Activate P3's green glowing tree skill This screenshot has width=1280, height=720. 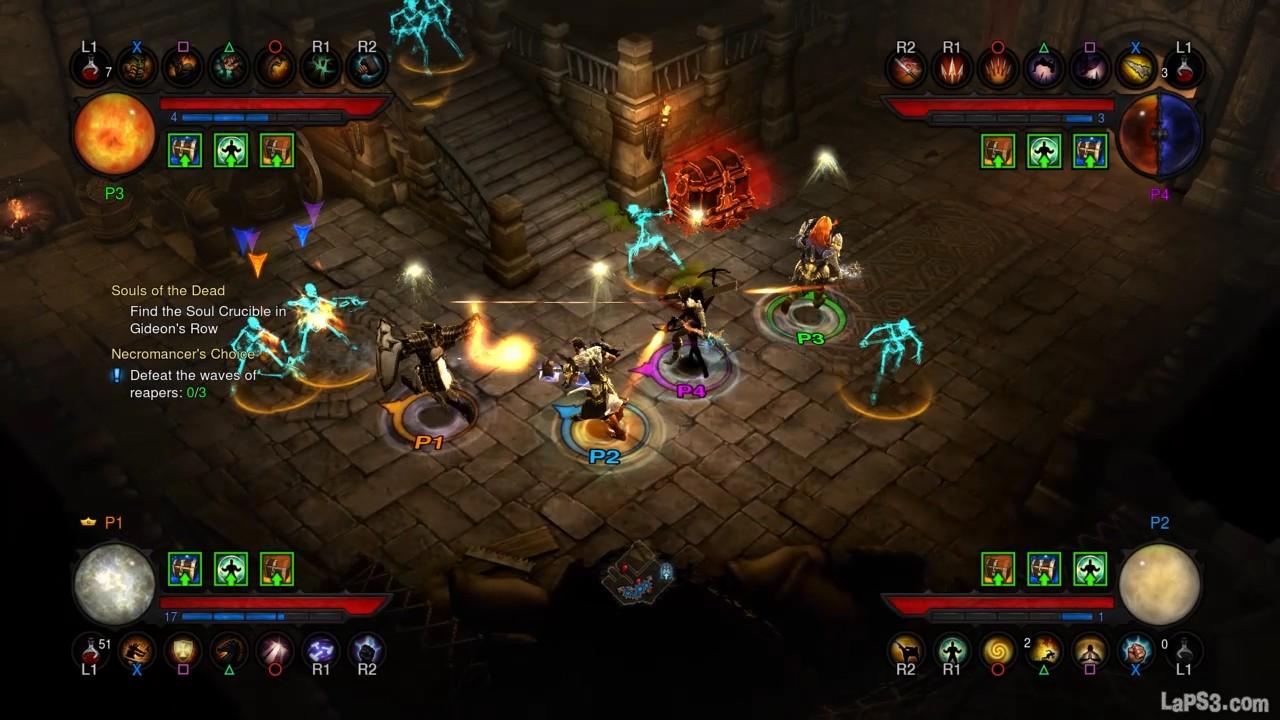point(320,67)
